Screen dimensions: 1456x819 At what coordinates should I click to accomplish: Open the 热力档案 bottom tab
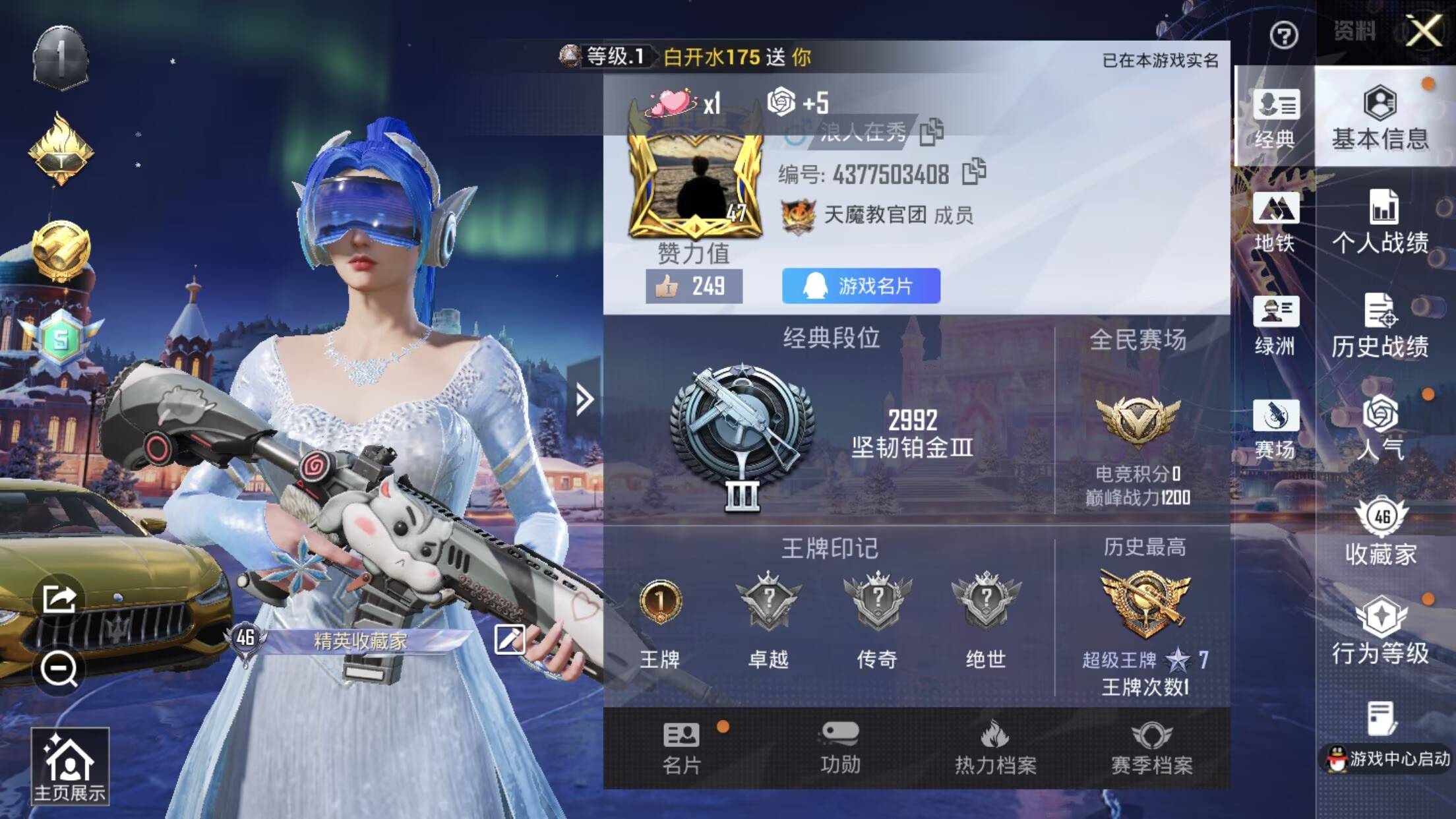[995, 748]
